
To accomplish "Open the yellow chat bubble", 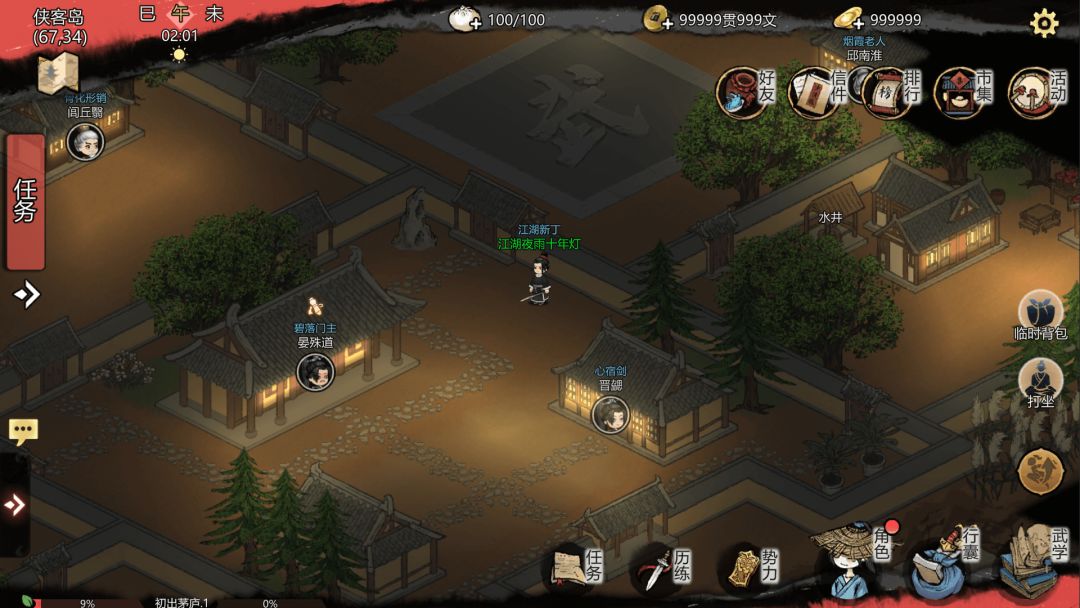I will [x=23, y=432].
